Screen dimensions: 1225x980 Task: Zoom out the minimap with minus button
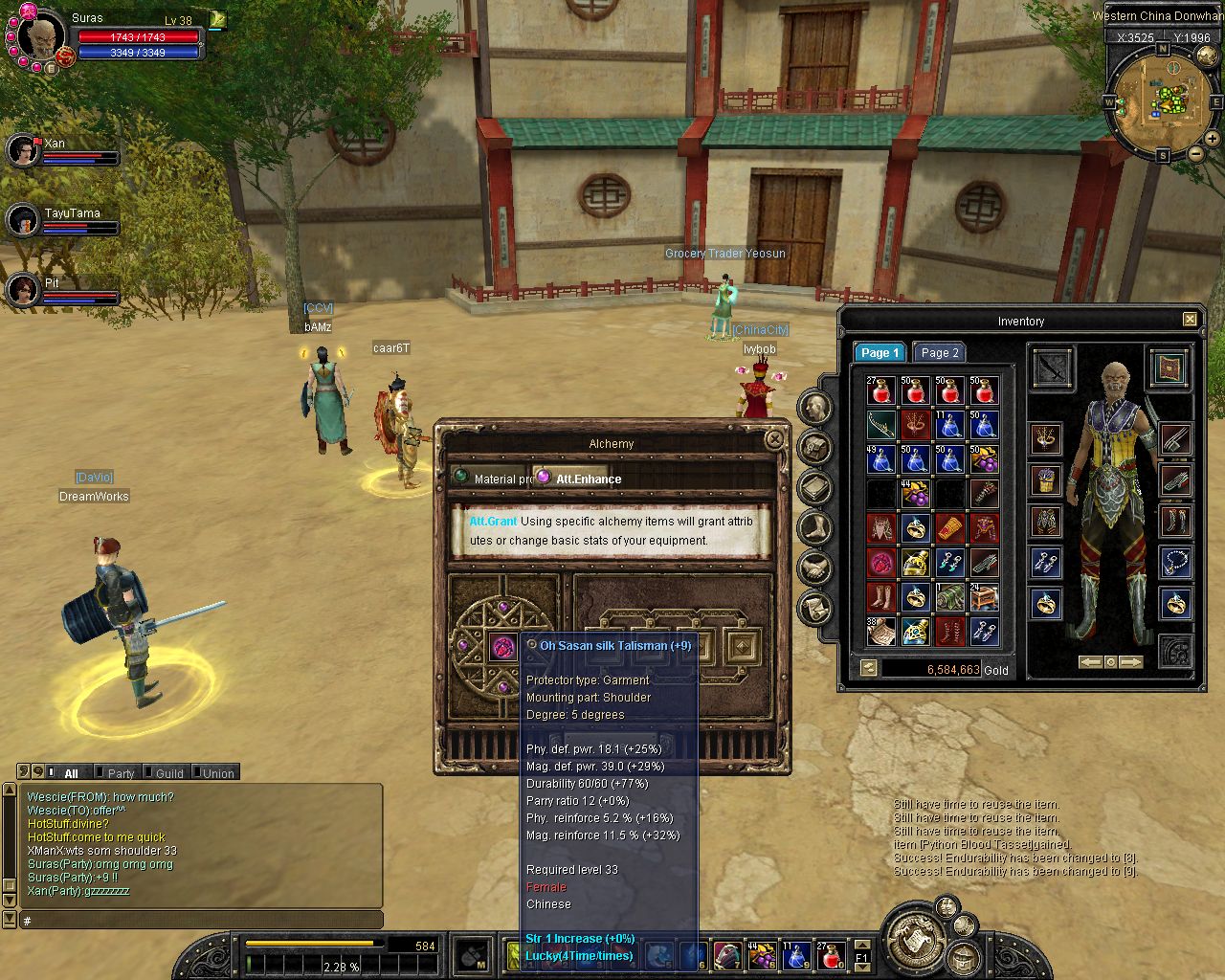point(1195,153)
